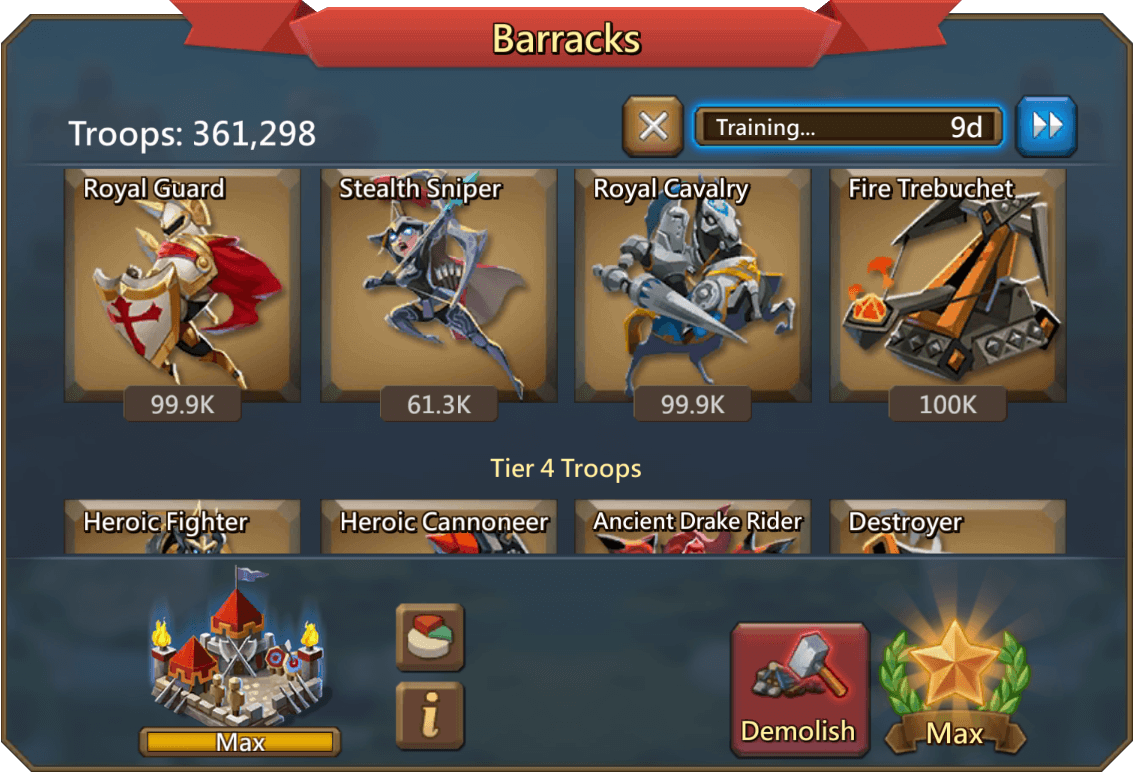
Task: Select the Royal Guard troop card
Action: point(182,286)
